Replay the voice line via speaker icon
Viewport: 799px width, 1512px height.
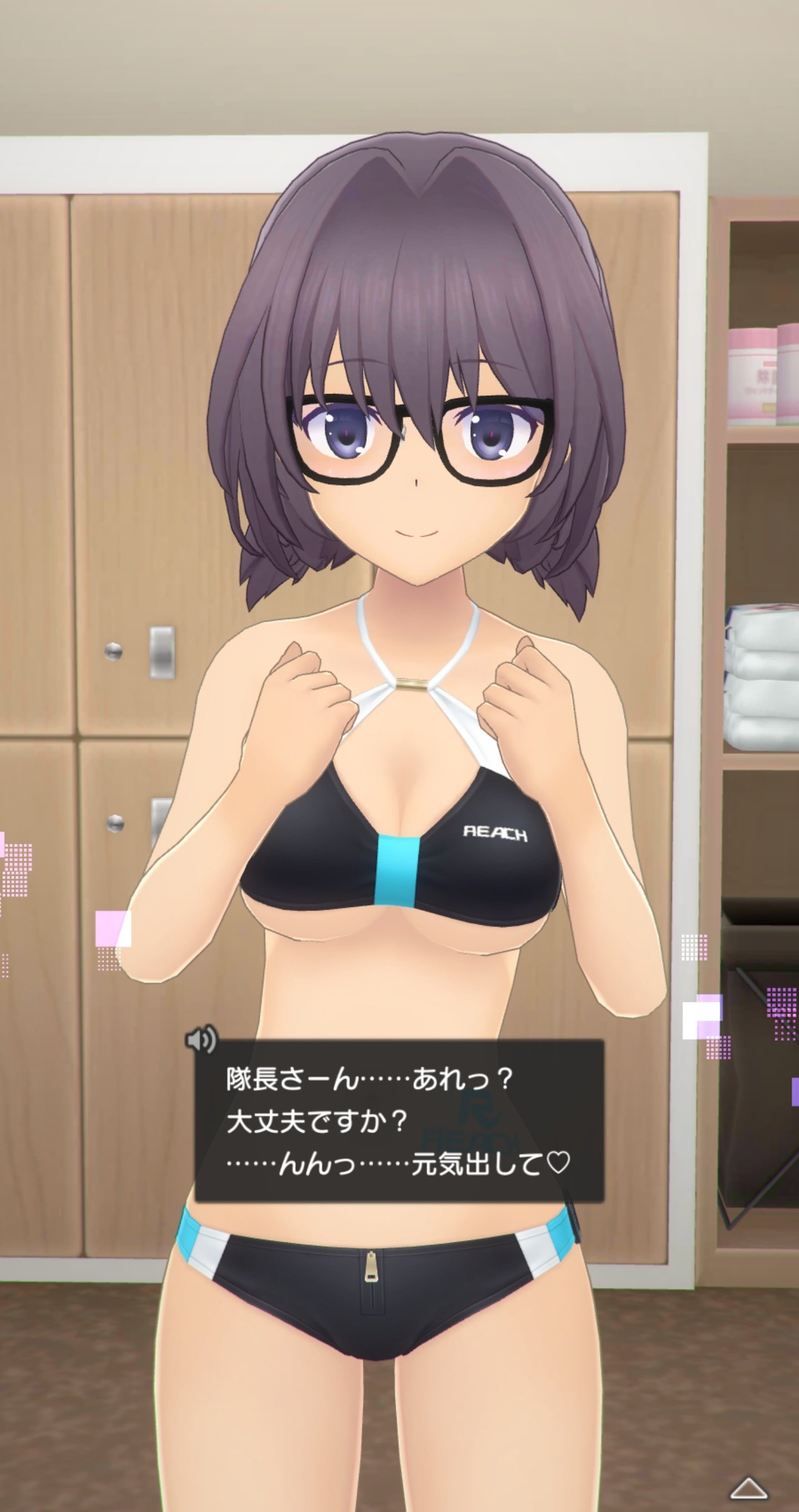[201, 1040]
